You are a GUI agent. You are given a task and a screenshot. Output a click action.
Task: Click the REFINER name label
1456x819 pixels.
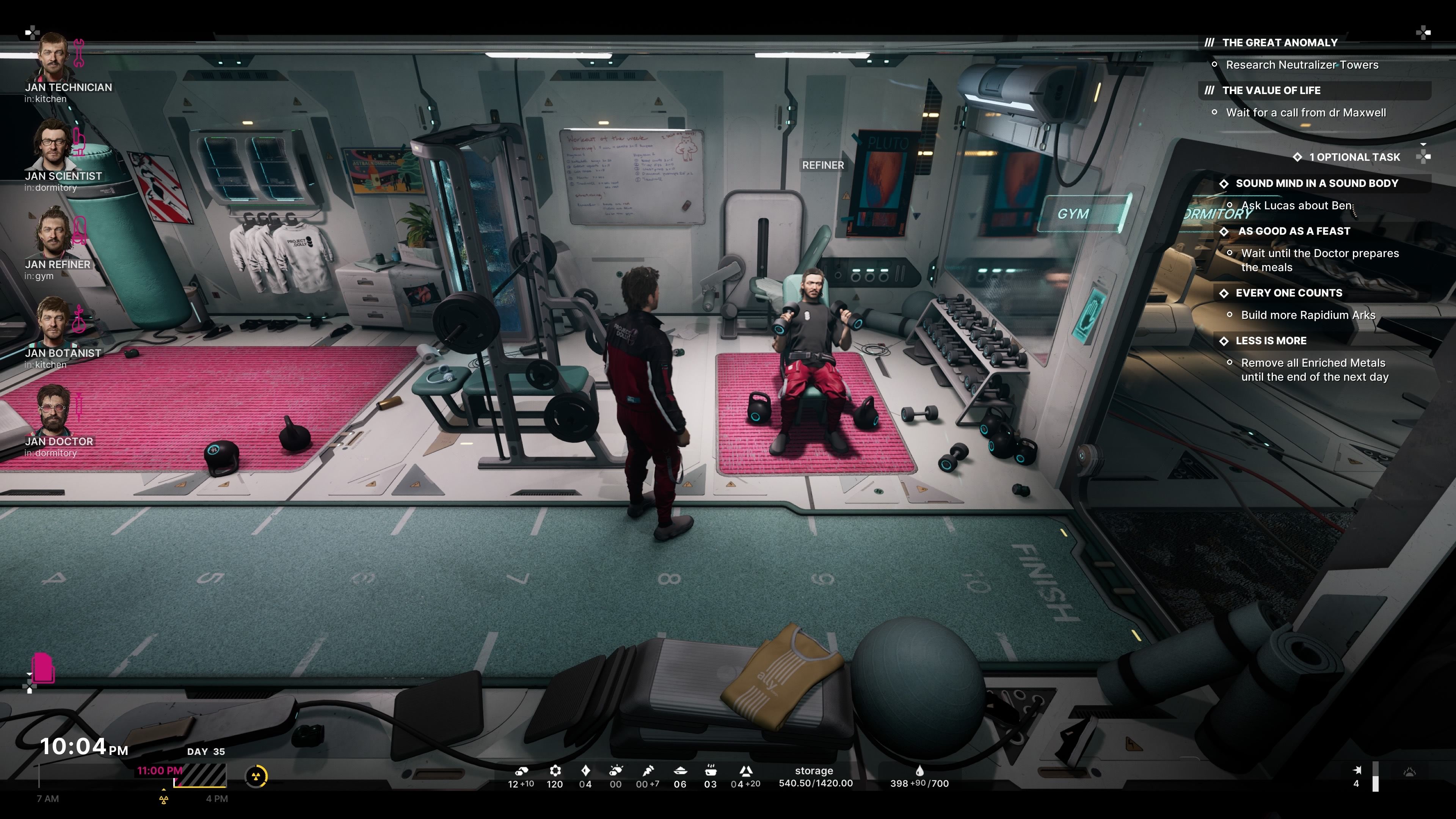(822, 165)
